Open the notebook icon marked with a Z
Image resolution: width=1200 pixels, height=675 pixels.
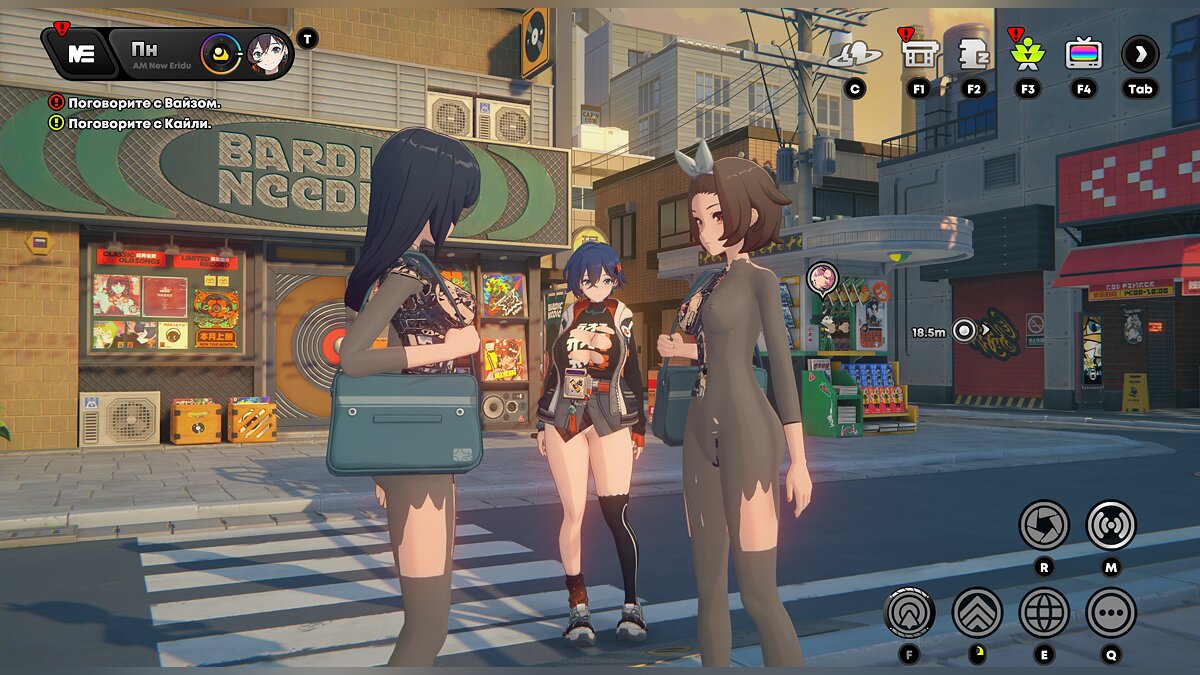[x=973, y=53]
